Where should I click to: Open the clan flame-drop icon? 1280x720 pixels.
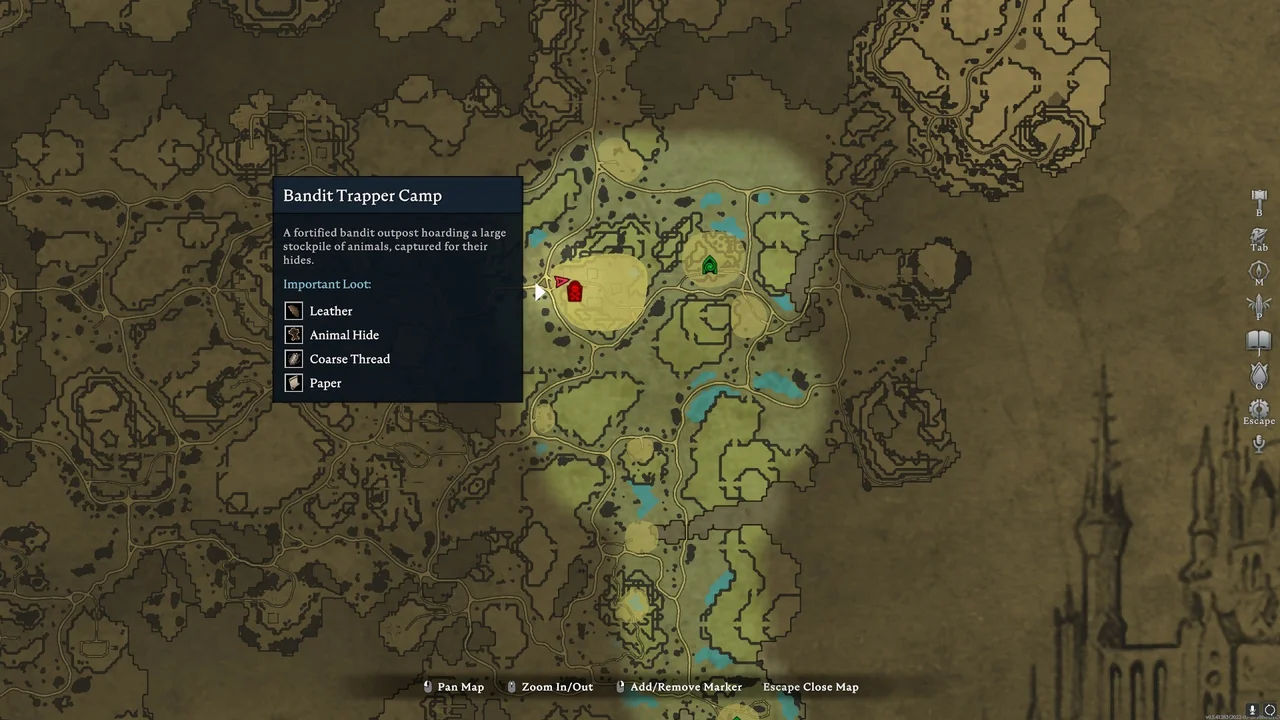coord(1259,375)
